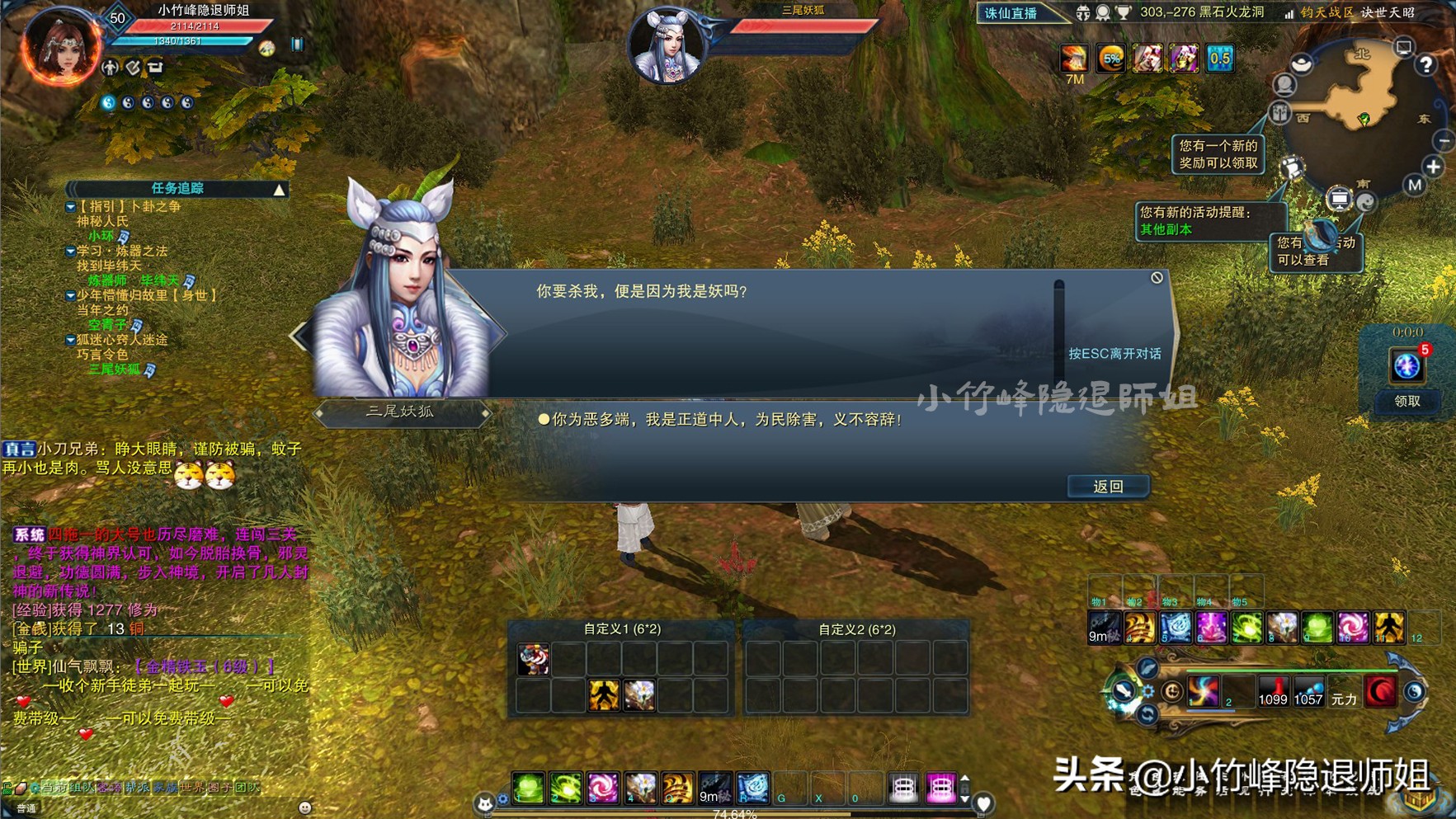This screenshot has height=819, width=1456.
Task: Open the 普通 chat channel selector
Action: click(x=26, y=809)
